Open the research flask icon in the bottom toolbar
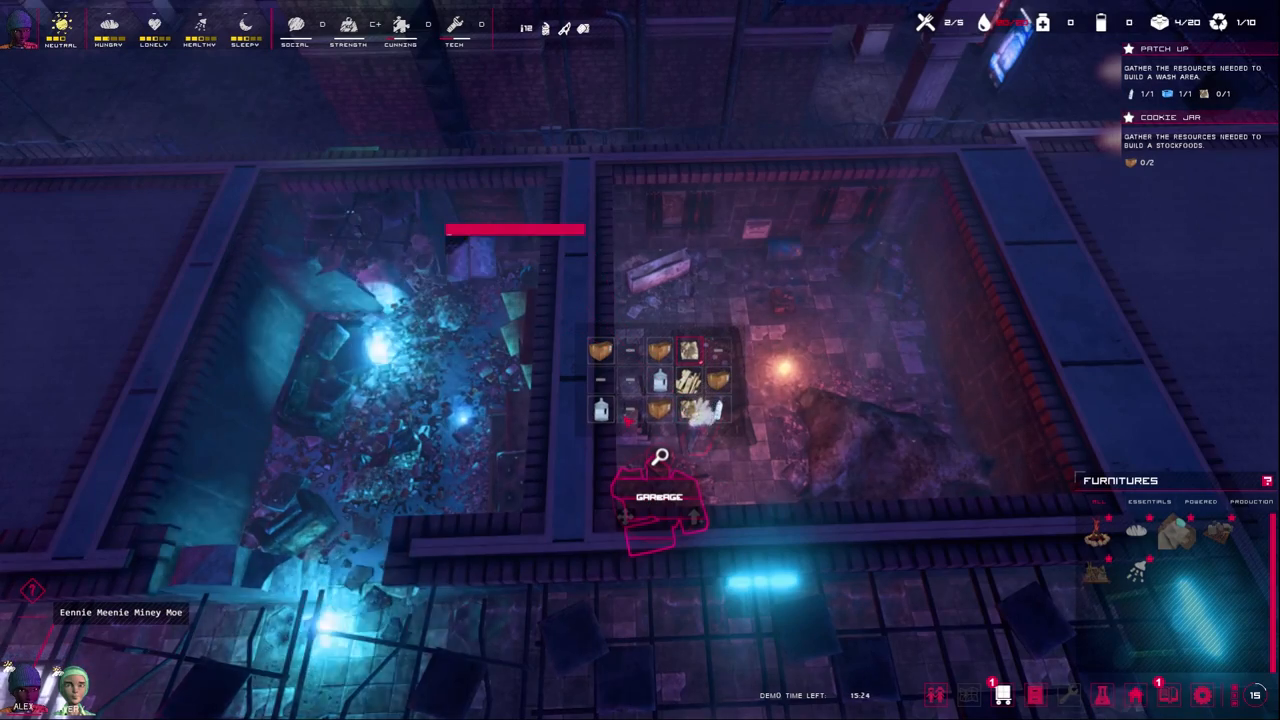This screenshot has height=720, width=1280. click(1100, 695)
